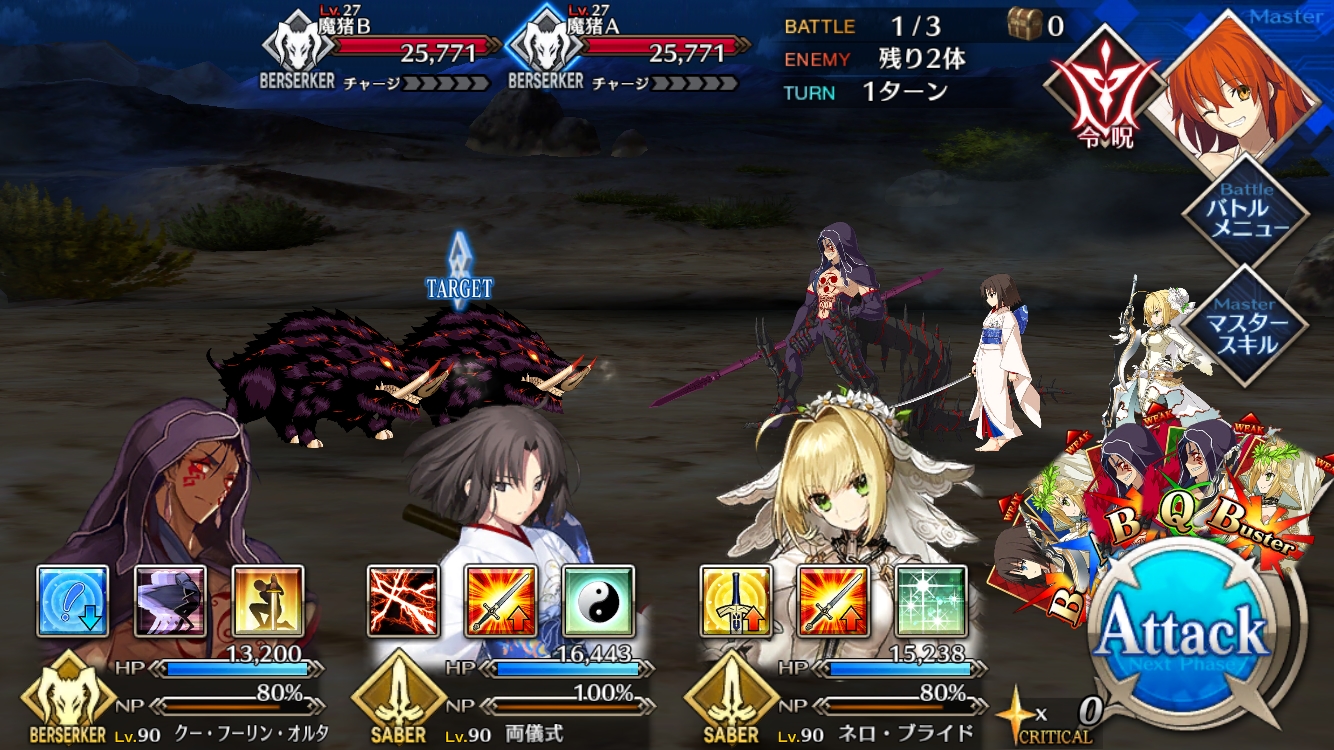The image size is (1334, 750).
Task: Use Nero Bride's orange sword attack-up skill
Action: click(833, 601)
